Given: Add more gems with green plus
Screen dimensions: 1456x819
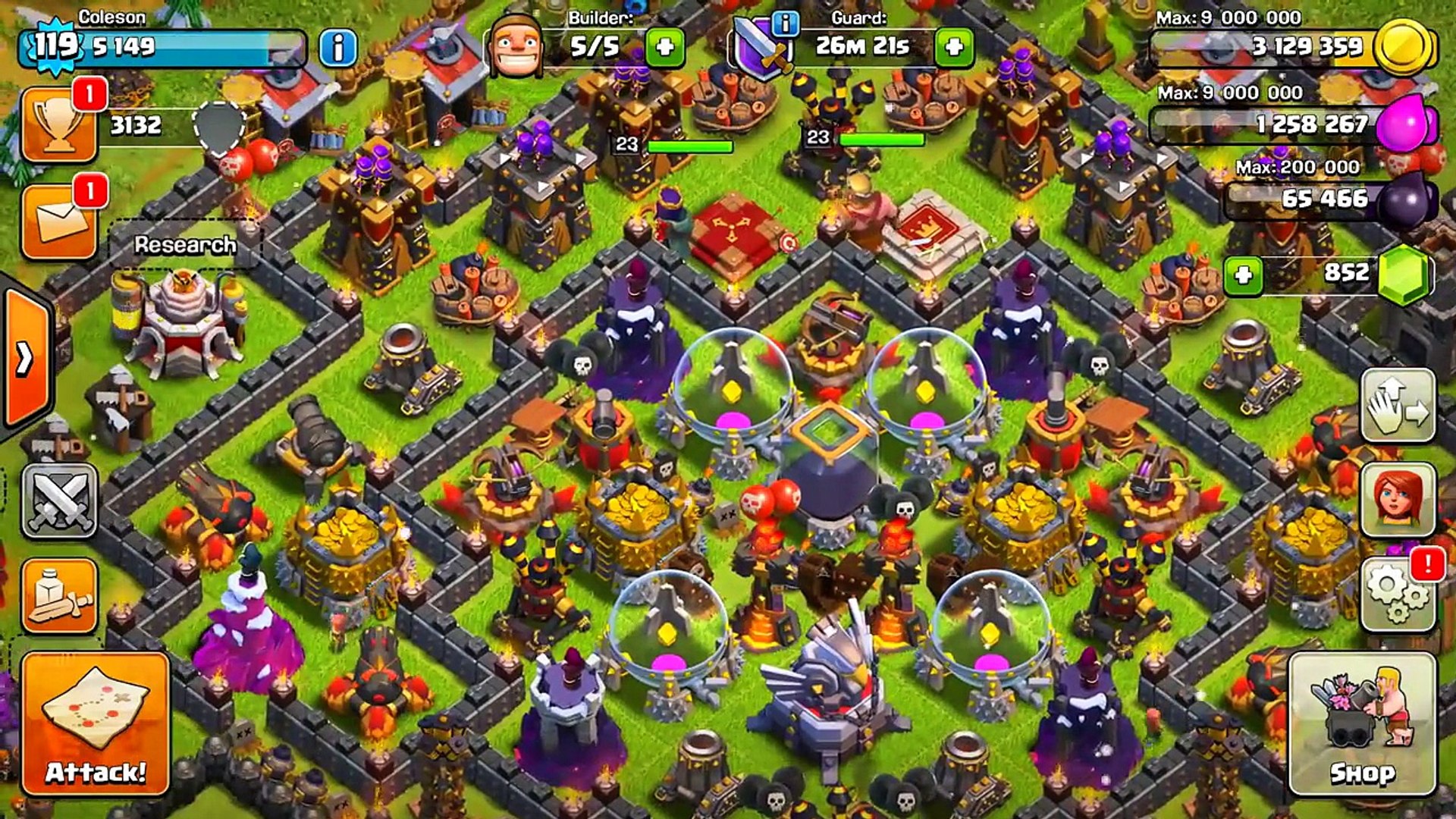Looking at the screenshot, I should click(x=1243, y=275).
